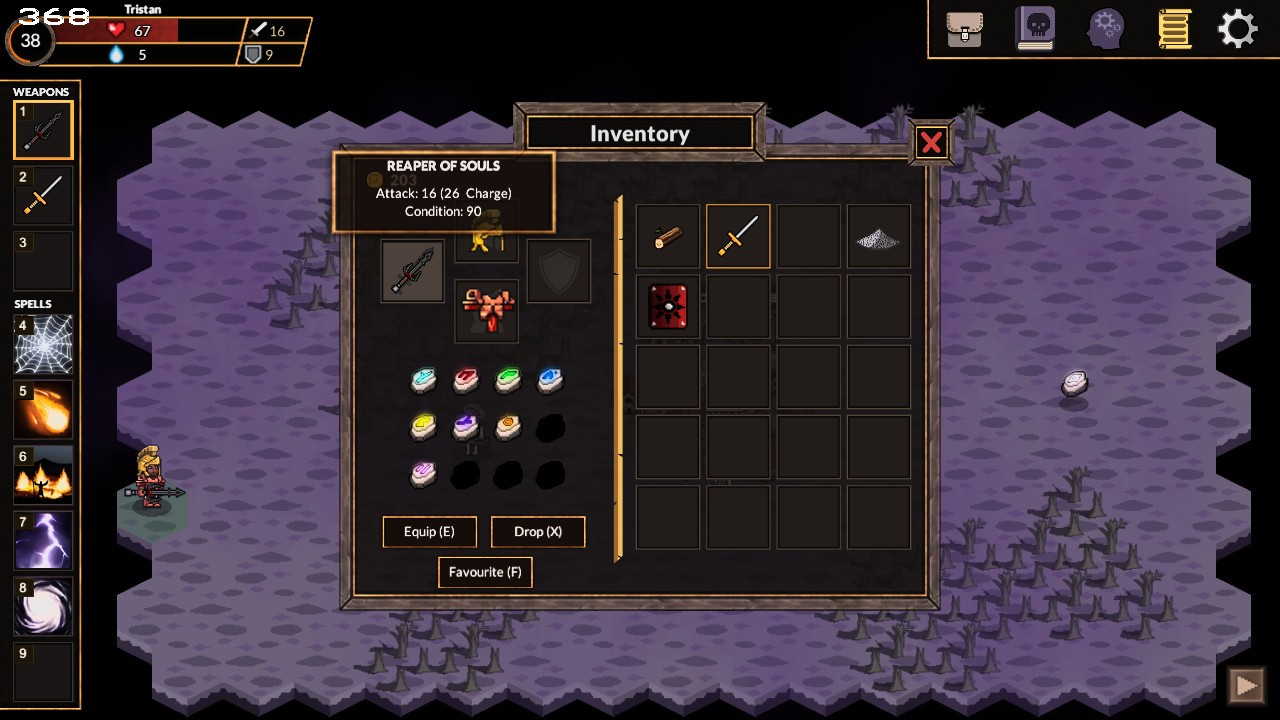The image size is (1280, 720).
Task: Close the Inventory window
Action: coord(931,143)
